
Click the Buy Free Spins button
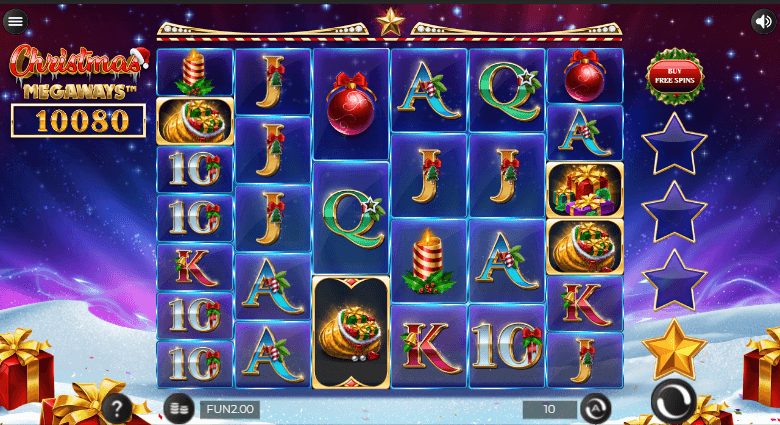coord(675,76)
